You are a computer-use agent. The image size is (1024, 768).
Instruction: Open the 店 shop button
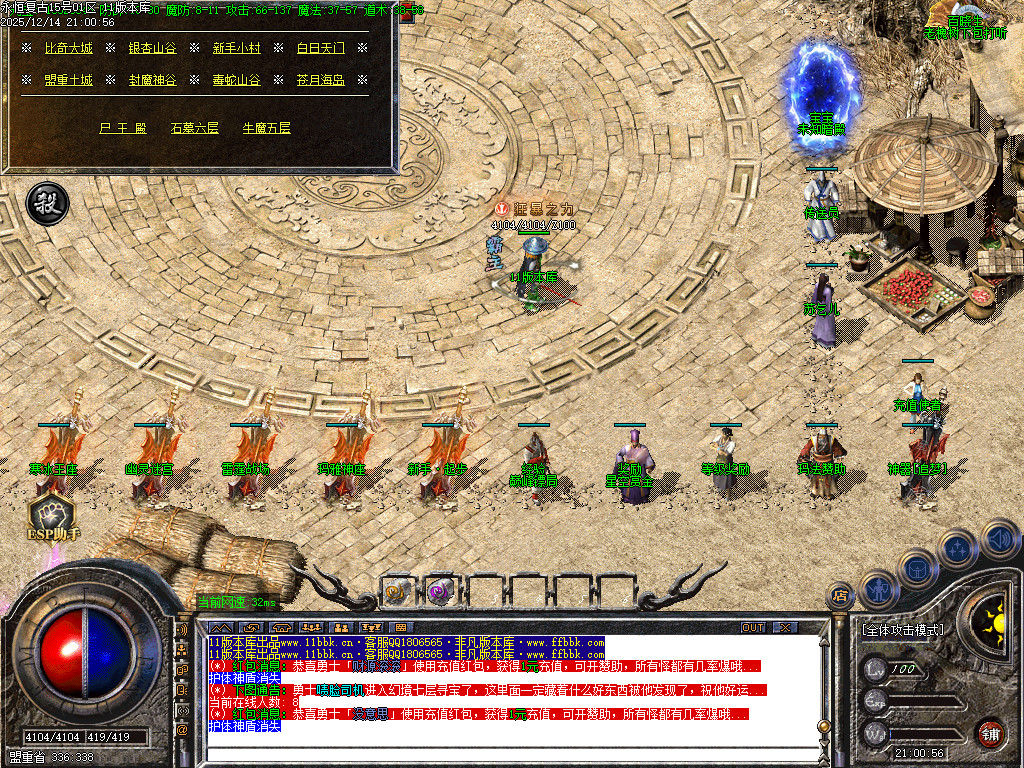click(x=841, y=597)
